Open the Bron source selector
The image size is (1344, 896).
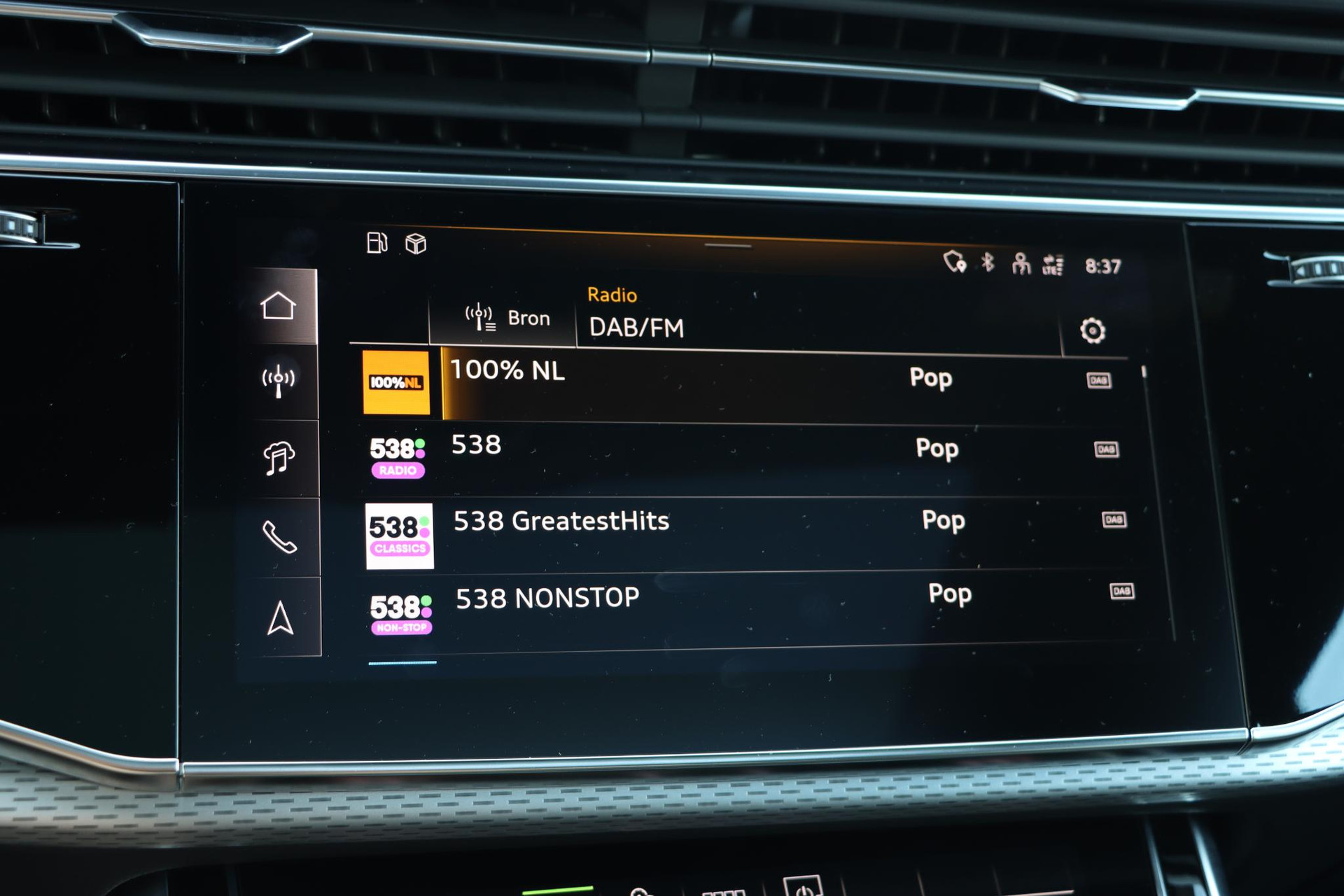[x=507, y=318]
